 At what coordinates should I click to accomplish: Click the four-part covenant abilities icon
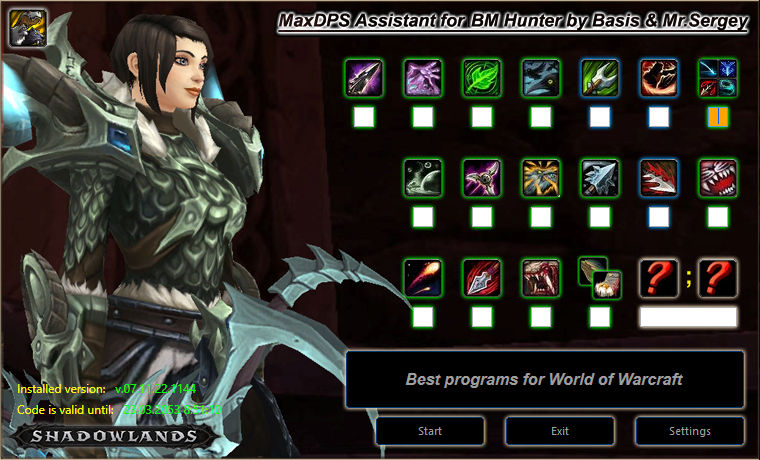click(x=718, y=77)
